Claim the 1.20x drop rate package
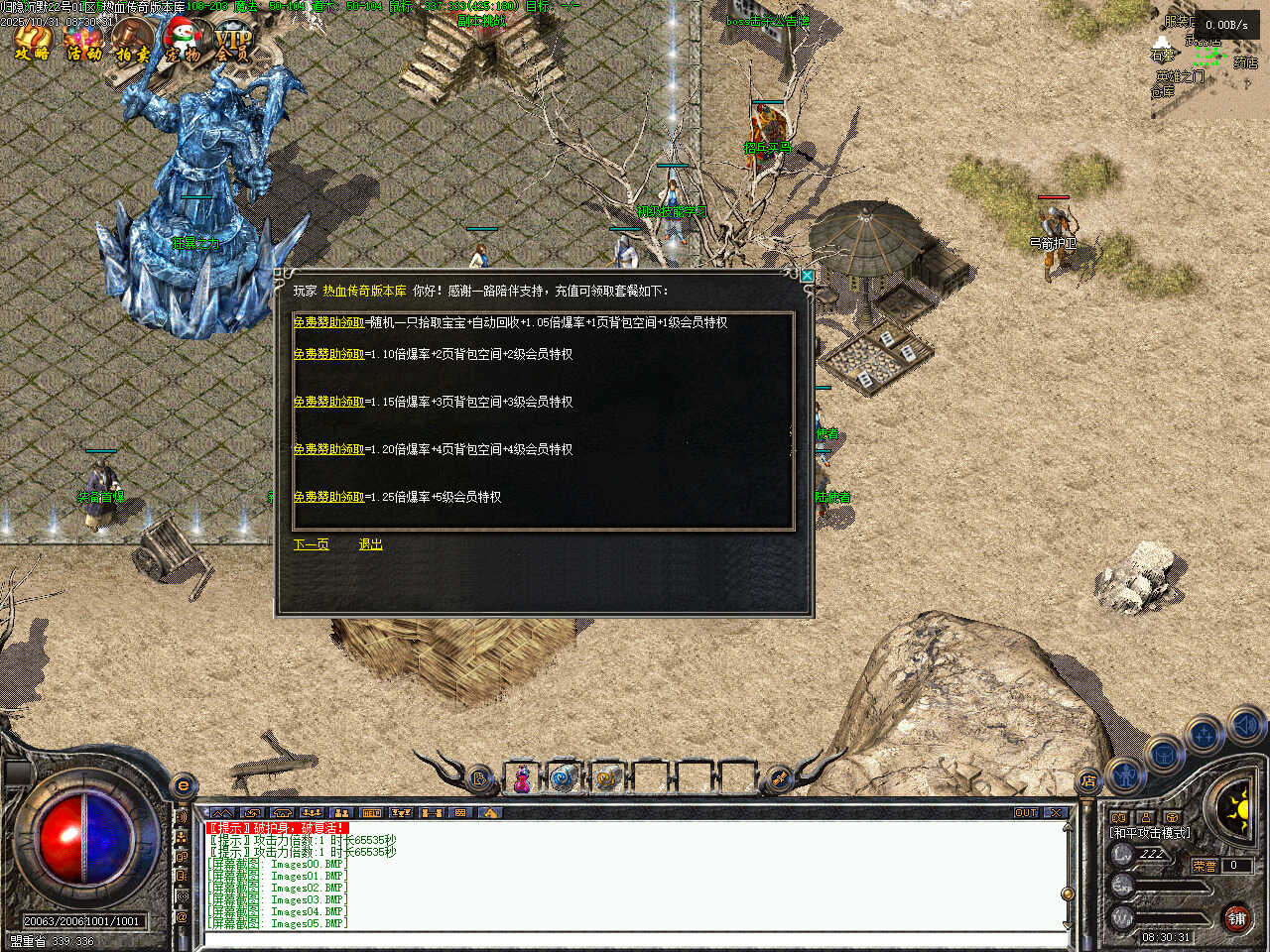The width and height of the screenshot is (1270, 952). coord(328,449)
